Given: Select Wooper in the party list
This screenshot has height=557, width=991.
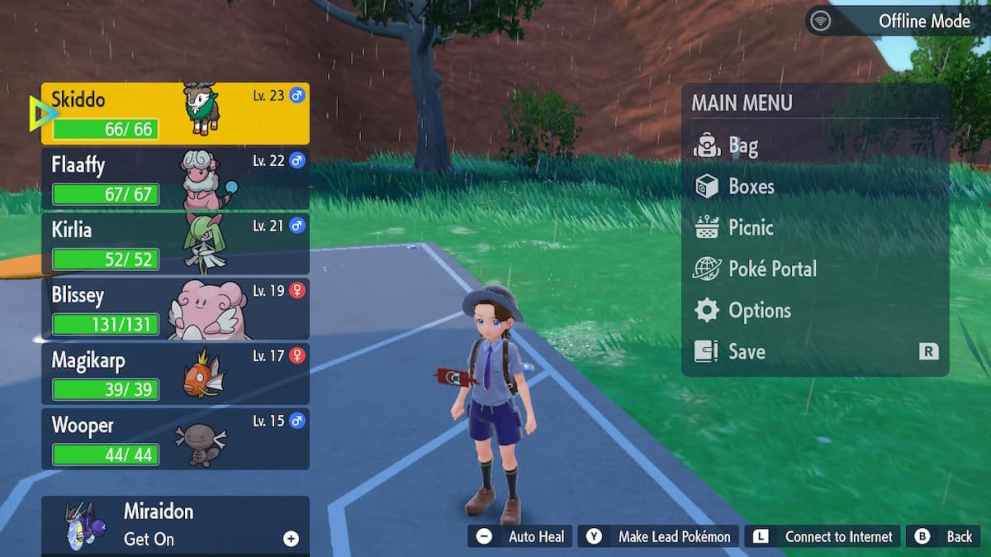Looking at the screenshot, I should [x=175, y=439].
